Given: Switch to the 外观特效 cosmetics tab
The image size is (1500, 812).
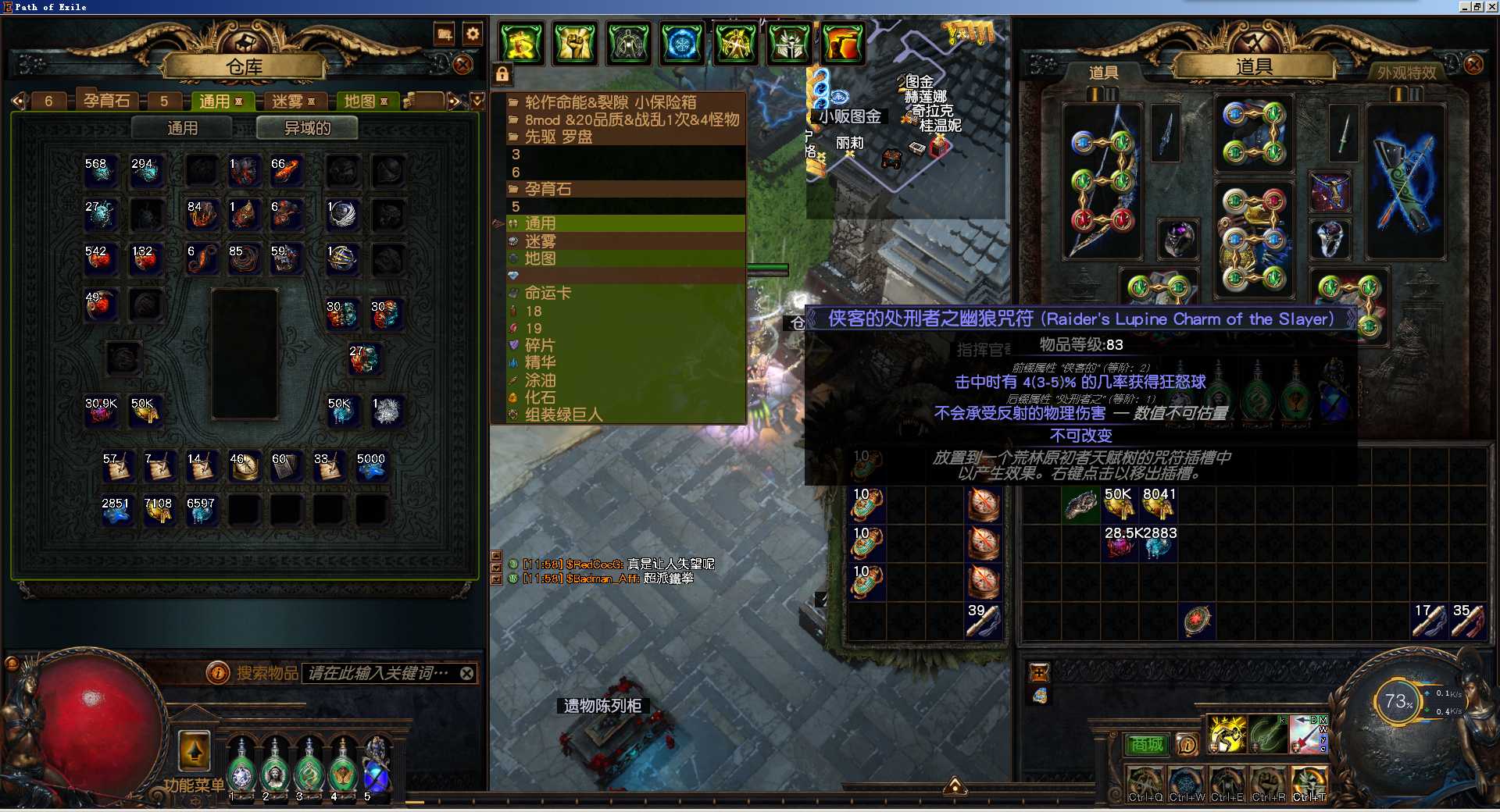Looking at the screenshot, I should (1406, 73).
